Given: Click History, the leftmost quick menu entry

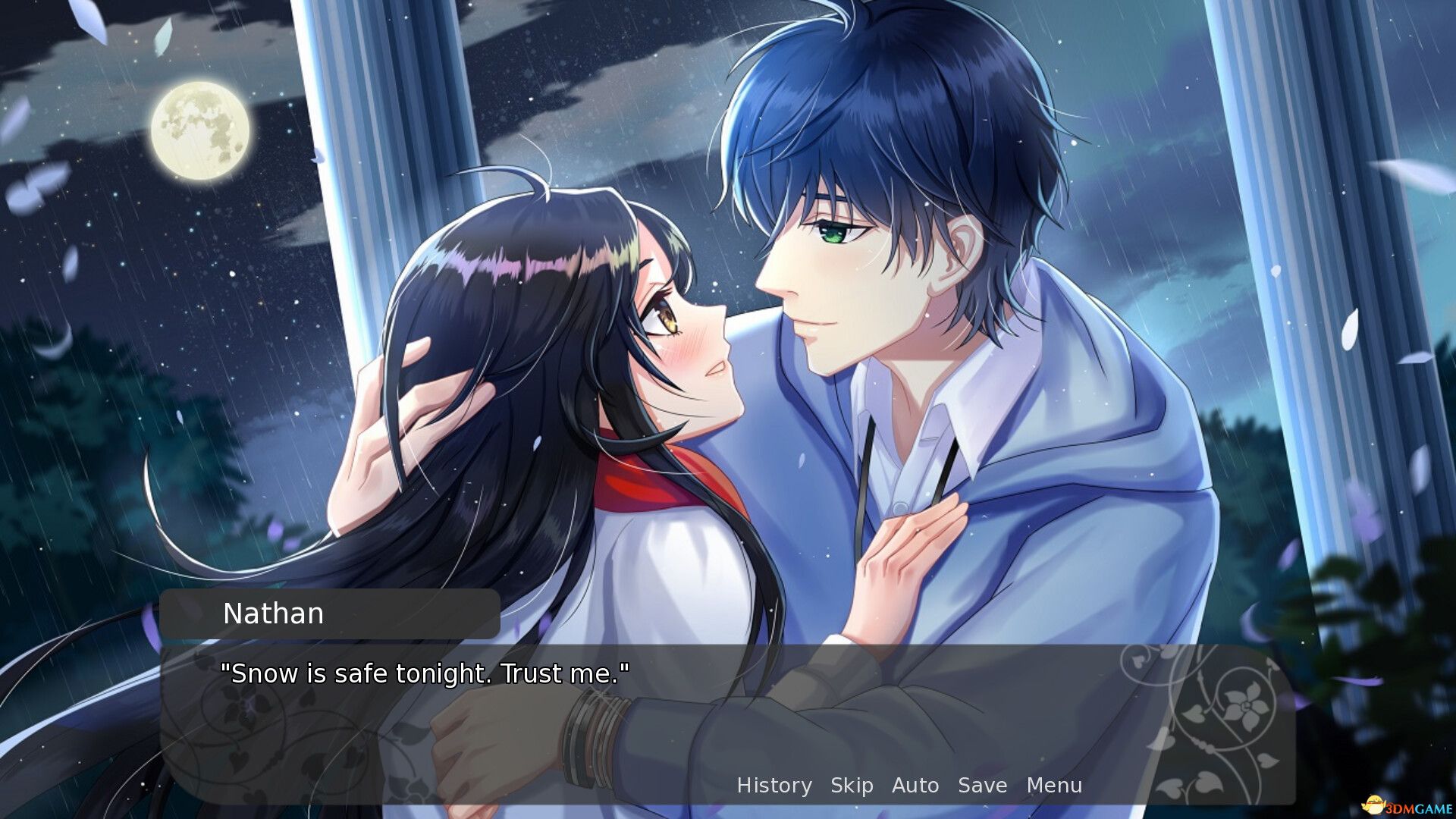Looking at the screenshot, I should [x=775, y=786].
